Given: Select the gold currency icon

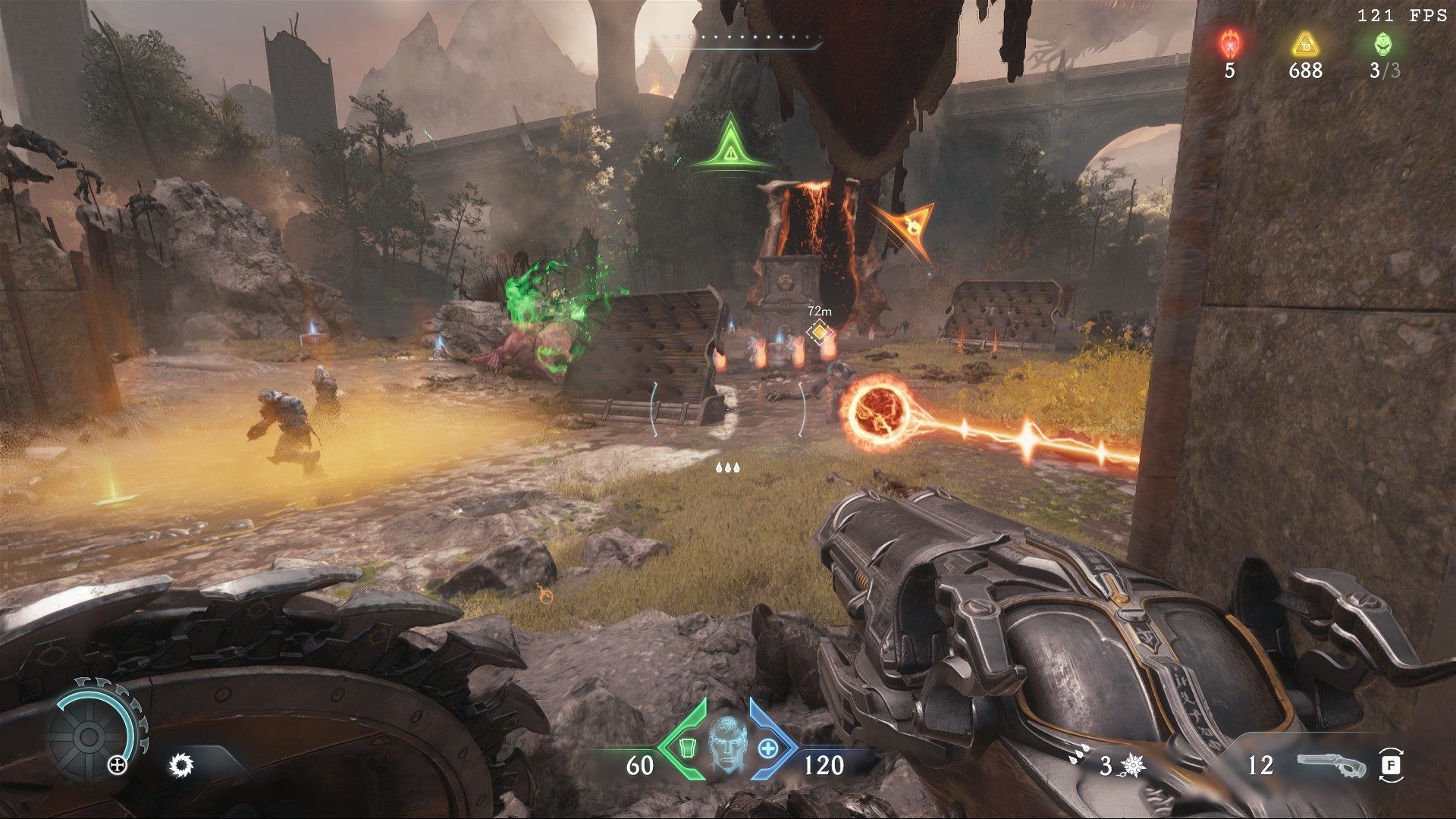Looking at the screenshot, I should point(1305,43).
